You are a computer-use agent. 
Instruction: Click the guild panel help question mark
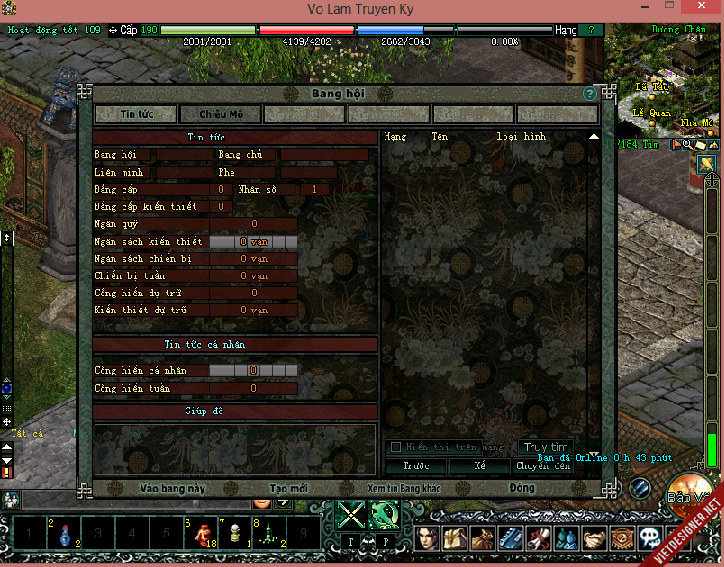(x=590, y=93)
